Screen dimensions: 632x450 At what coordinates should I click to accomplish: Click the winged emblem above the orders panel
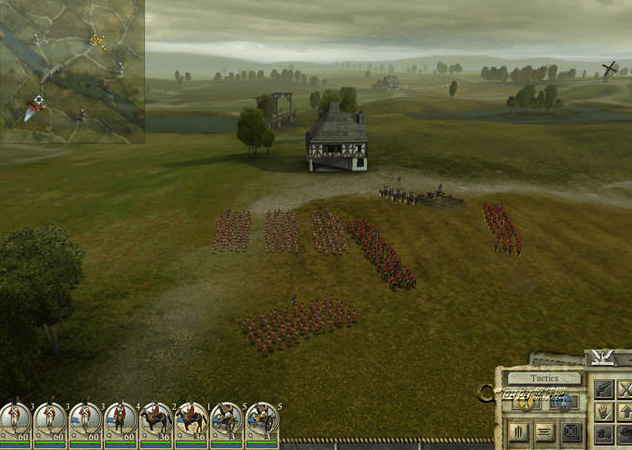click(603, 357)
